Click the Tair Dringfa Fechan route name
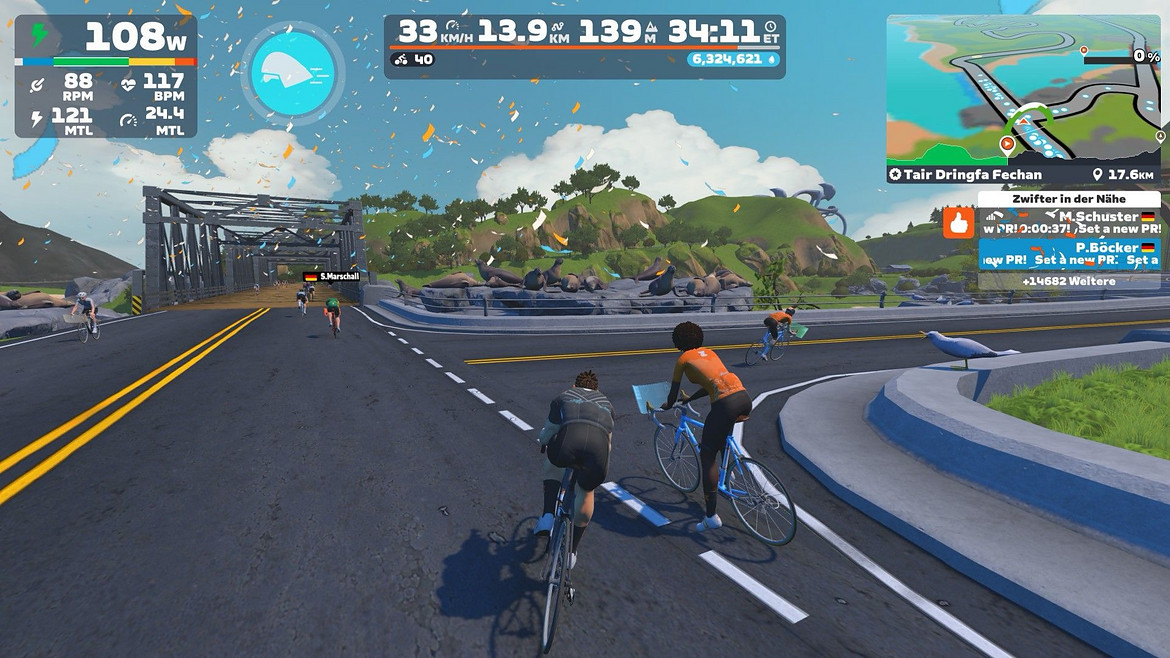The width and height of the screenshot is (1170, 658). (965, 175)
